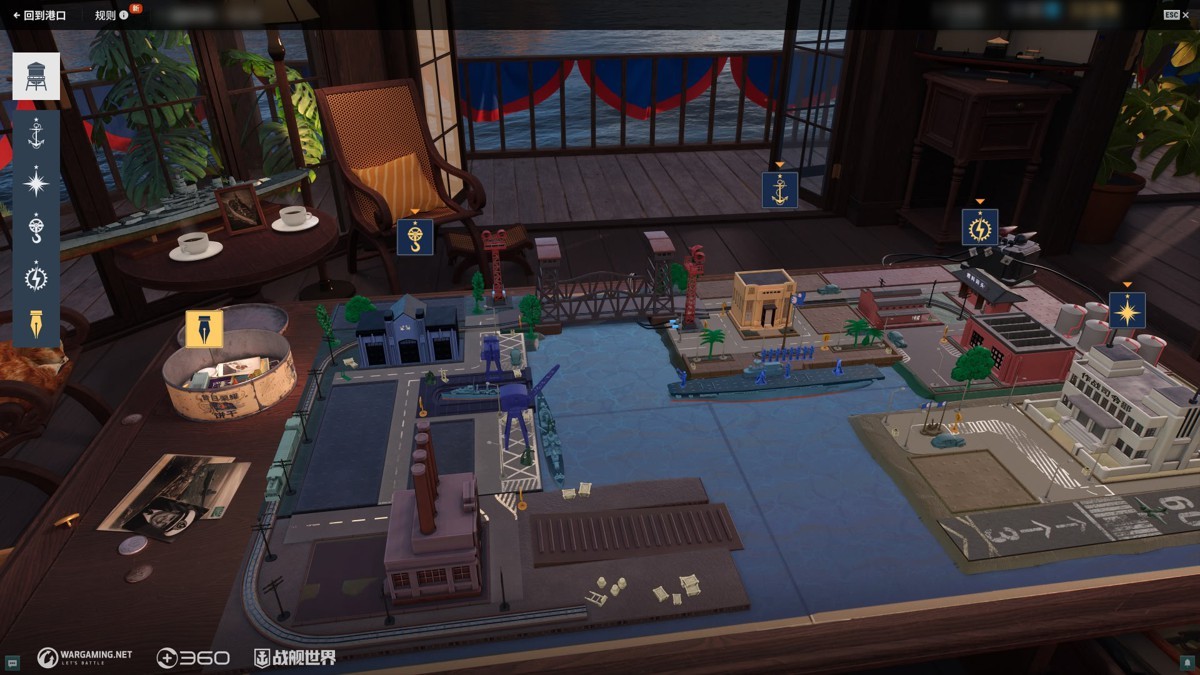Return to port via 回到港口 button
Image resolution: width=1200 pixels, height=675 pixels.
click(39, 15)
